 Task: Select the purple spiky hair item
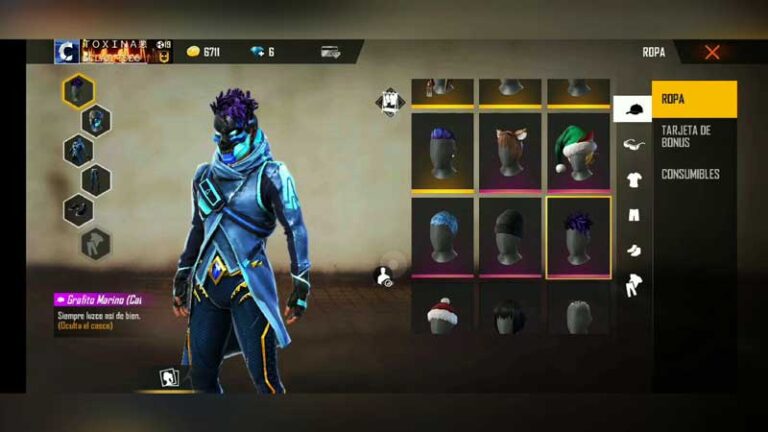click(x=578, y=237)
